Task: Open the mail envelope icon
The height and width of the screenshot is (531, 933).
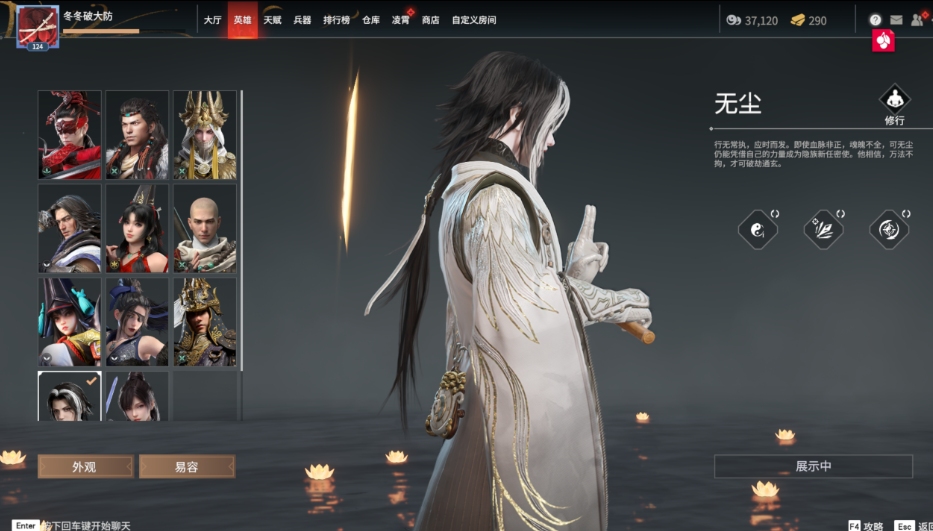Action: click(x=896, y=20)
